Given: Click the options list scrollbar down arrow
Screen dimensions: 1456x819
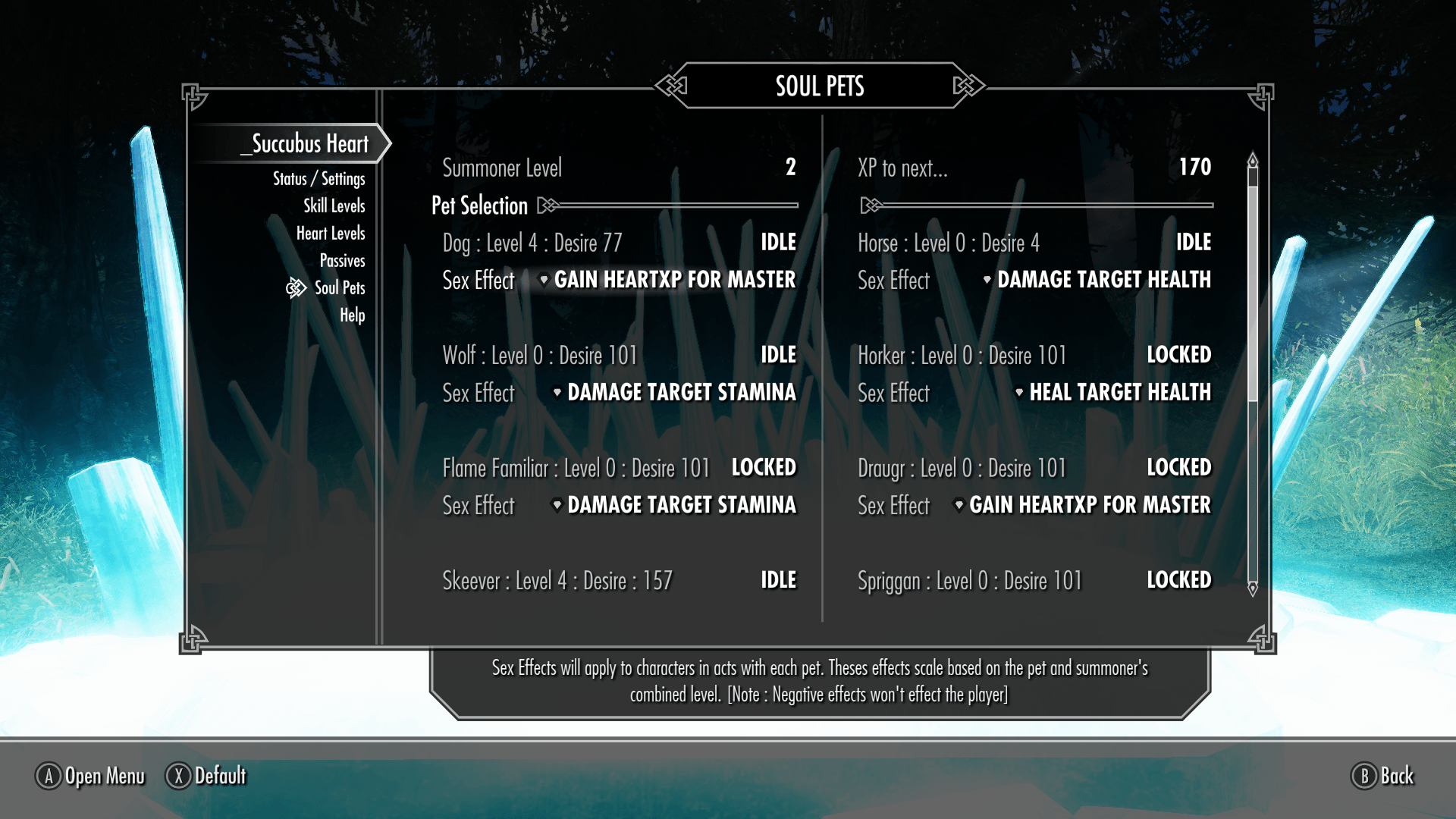Looking at the screenshot, I should [x=1253, y=588].
